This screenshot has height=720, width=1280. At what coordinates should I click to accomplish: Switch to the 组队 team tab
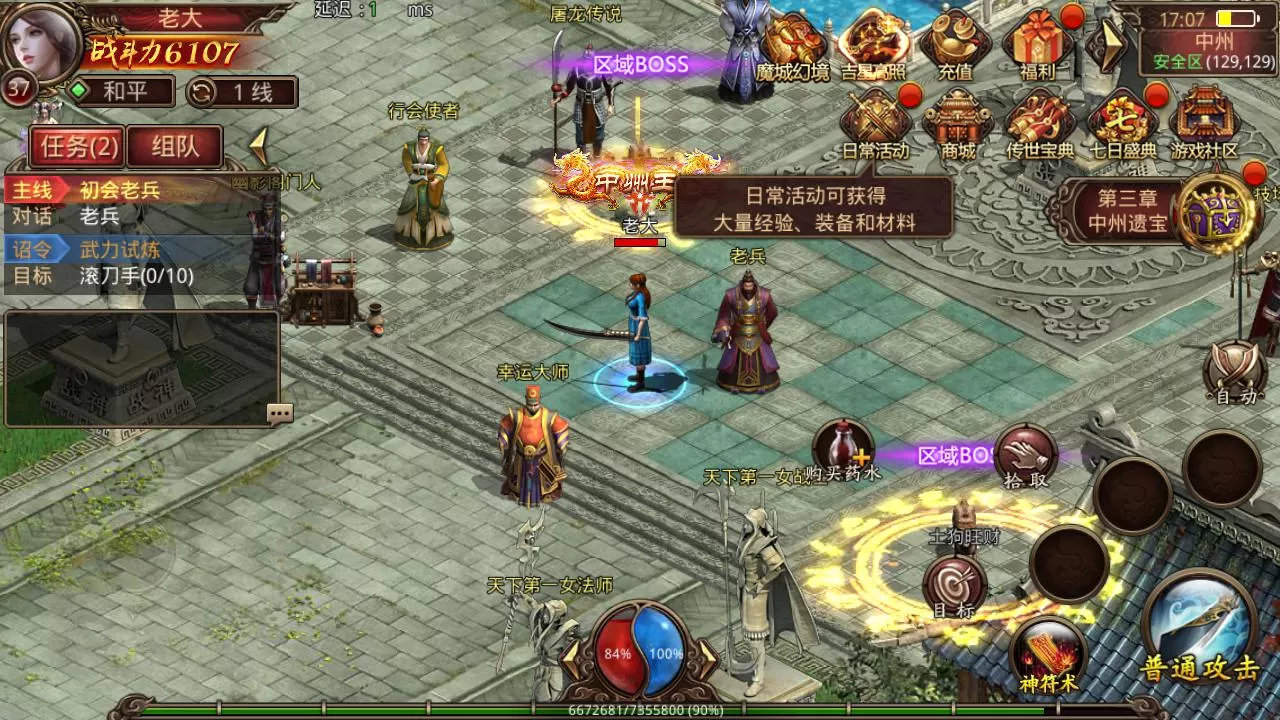174,147
